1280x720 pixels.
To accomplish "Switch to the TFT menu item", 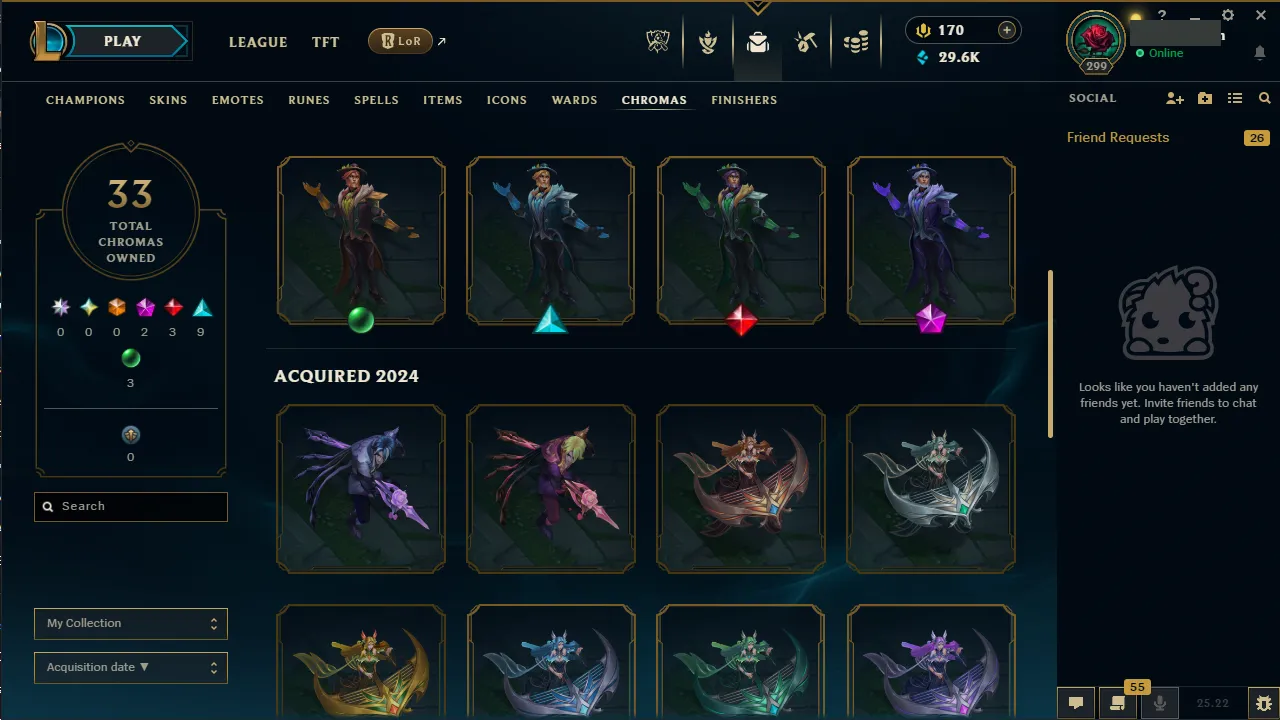I will tap(325, 42).
